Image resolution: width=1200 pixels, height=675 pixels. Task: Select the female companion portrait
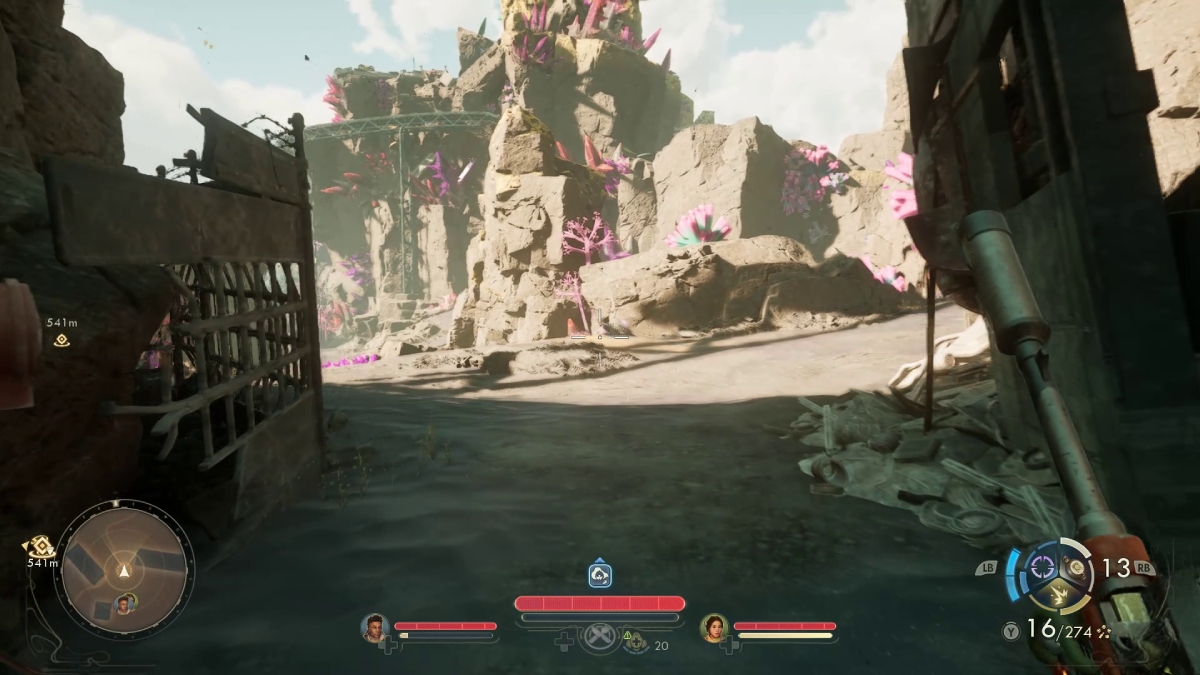coord(713,627)
